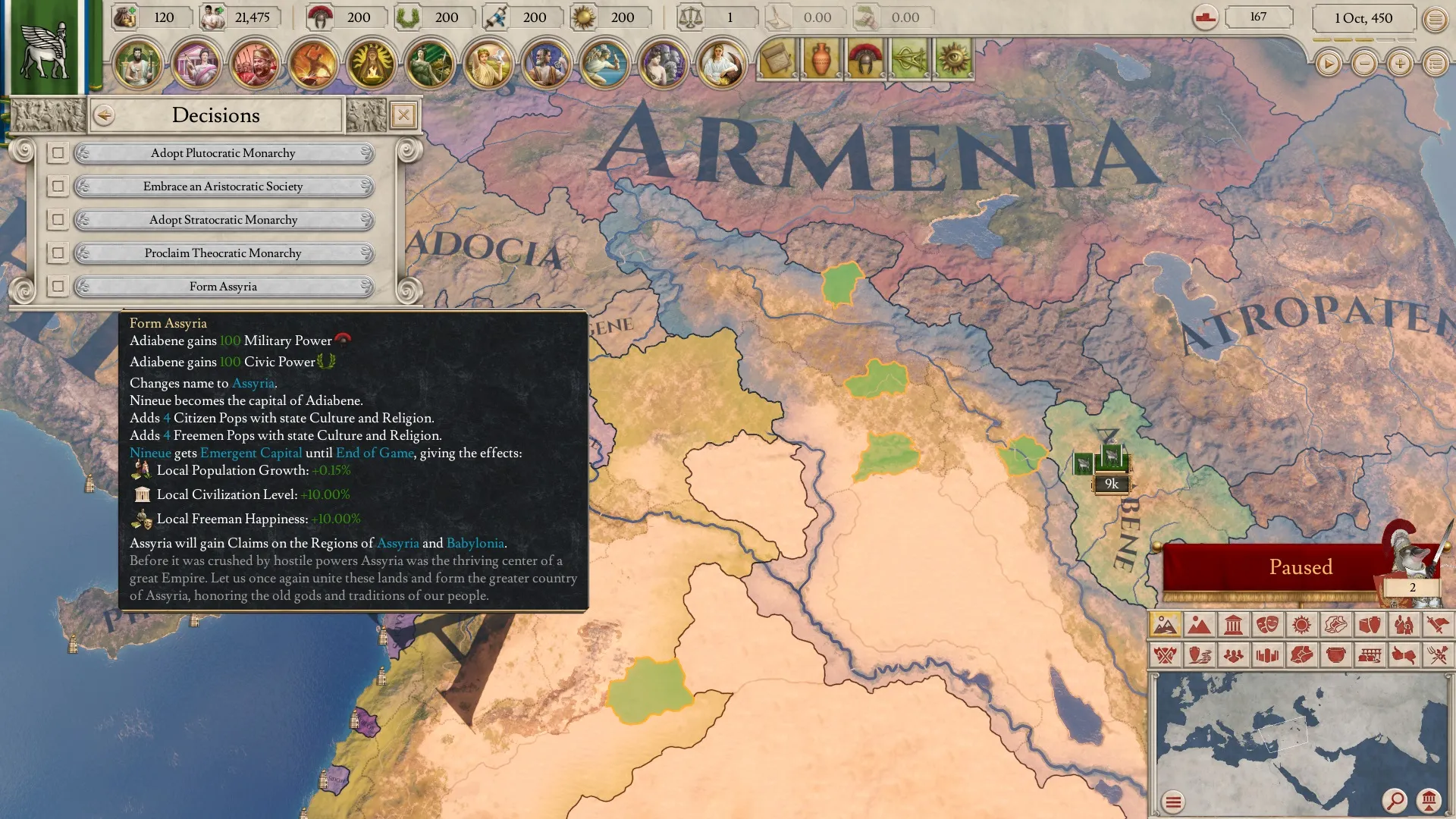The image size is (1456, 819).
Task: Select the theatre masks map mode
Action: [x=1267, y=625]
